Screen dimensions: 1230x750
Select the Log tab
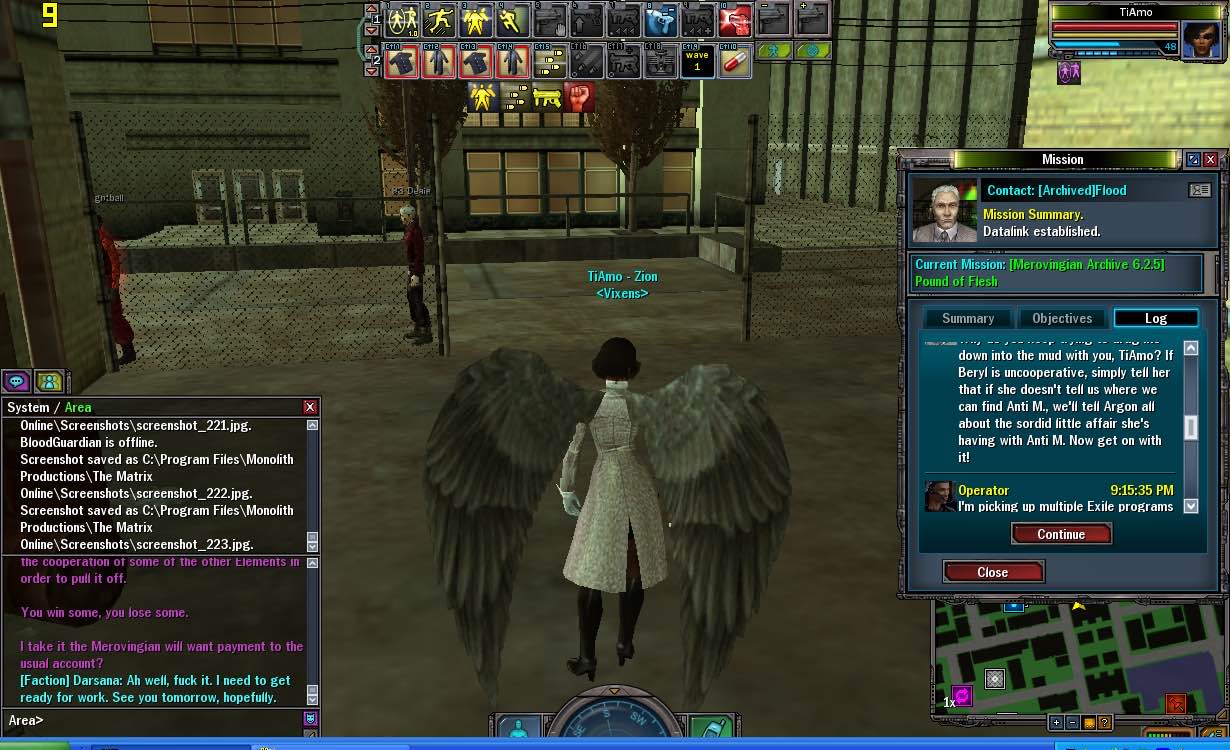(x=1155, y=318)
